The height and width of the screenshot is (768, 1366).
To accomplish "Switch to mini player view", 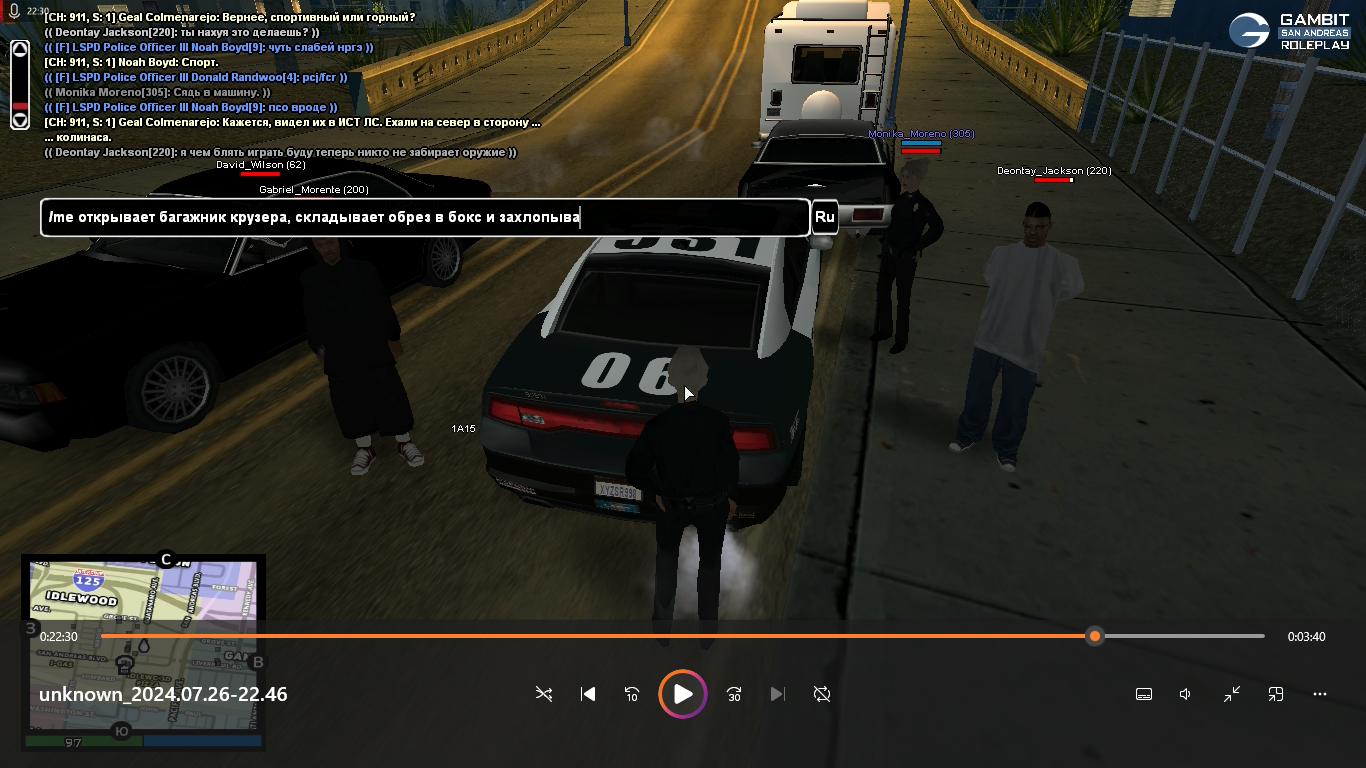I will click(x=1276, y=694).
